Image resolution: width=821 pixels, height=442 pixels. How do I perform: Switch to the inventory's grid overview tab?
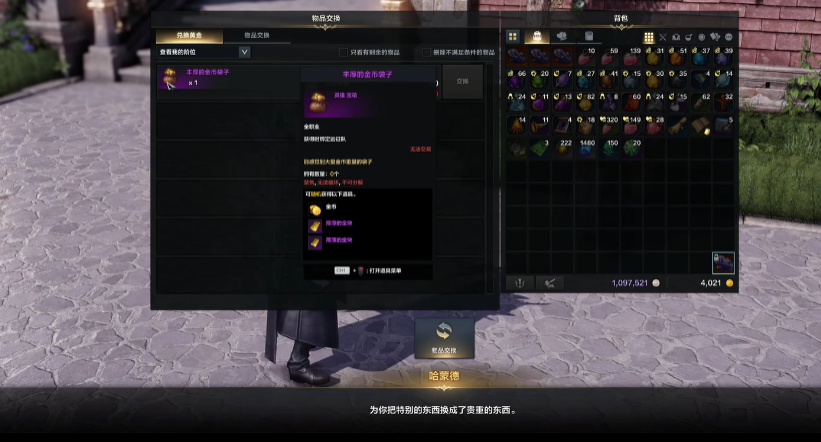(513, 36)
